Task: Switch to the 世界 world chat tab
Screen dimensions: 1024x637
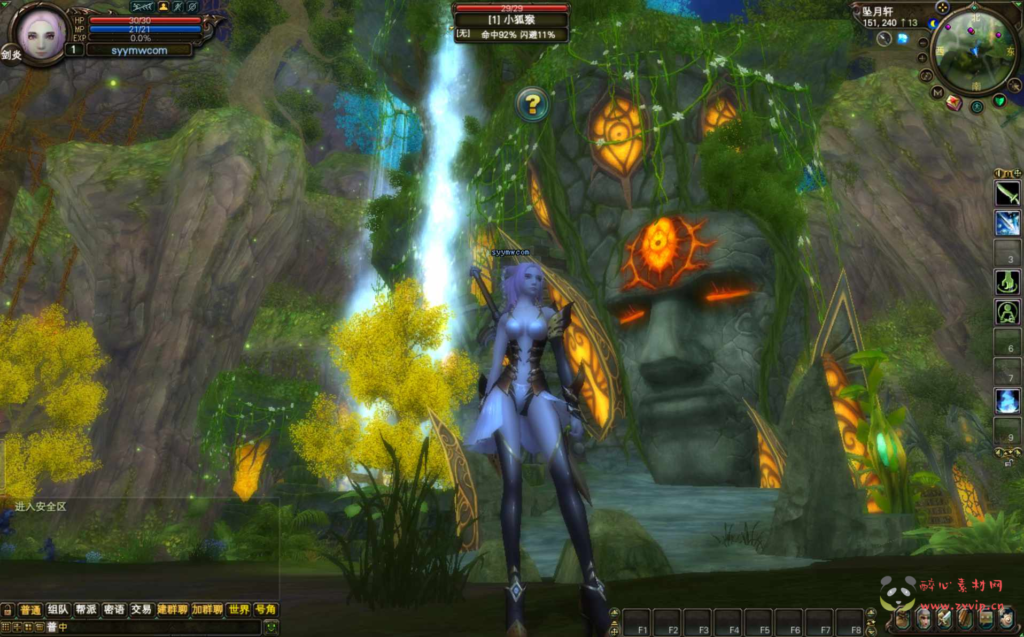Action: 238,609
